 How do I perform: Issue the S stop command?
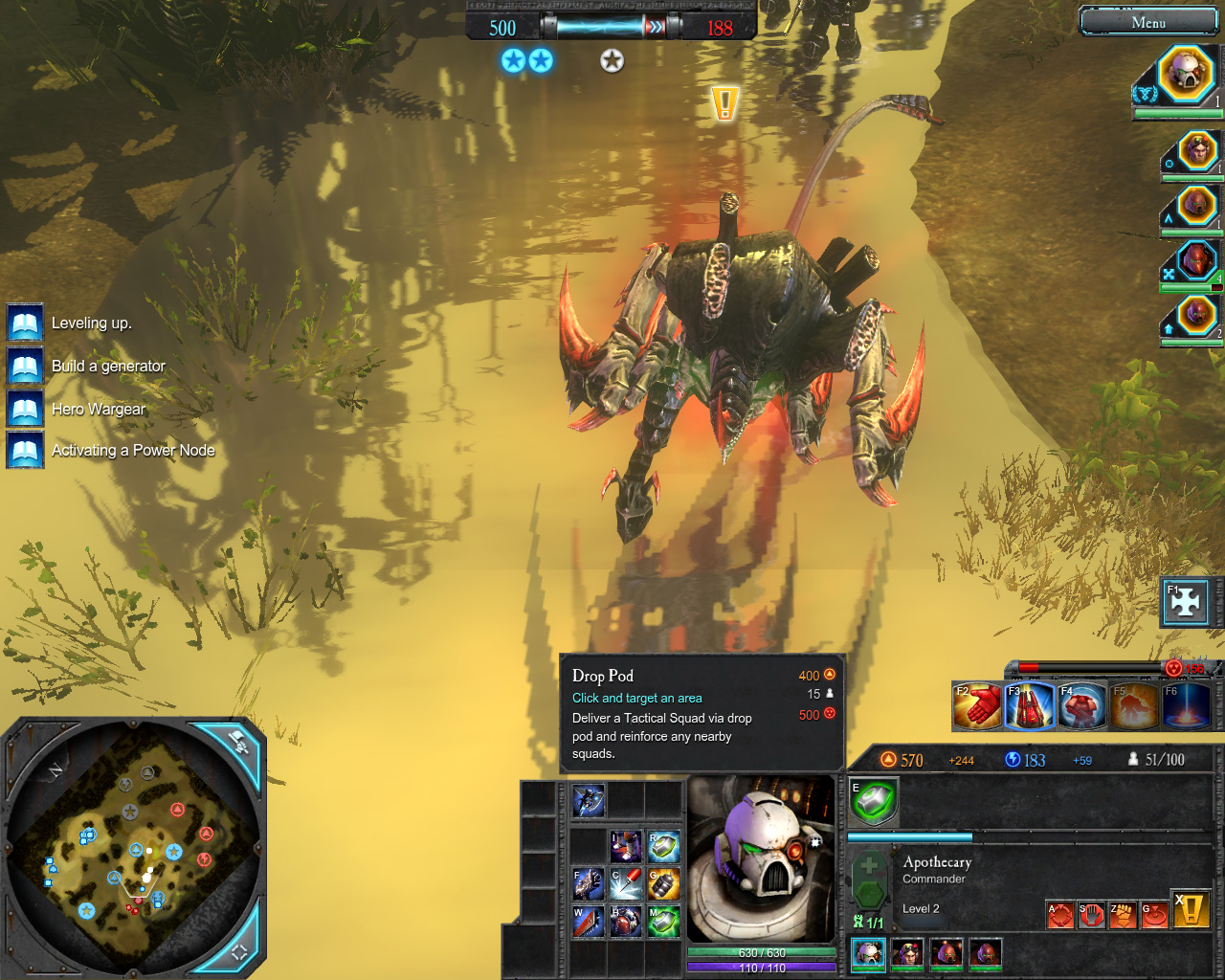[1091, 914]
